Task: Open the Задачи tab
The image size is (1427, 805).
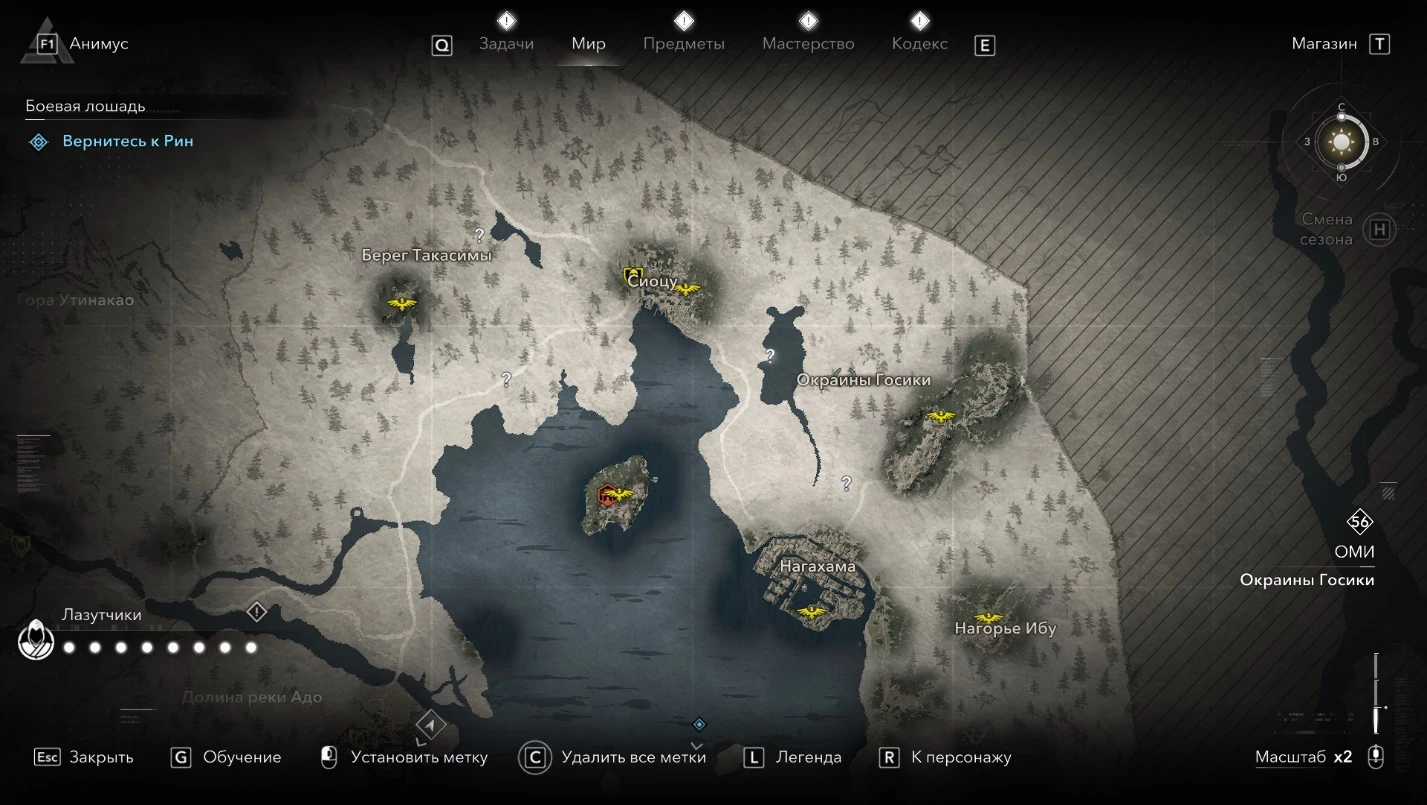Action: tap(506, 44)
